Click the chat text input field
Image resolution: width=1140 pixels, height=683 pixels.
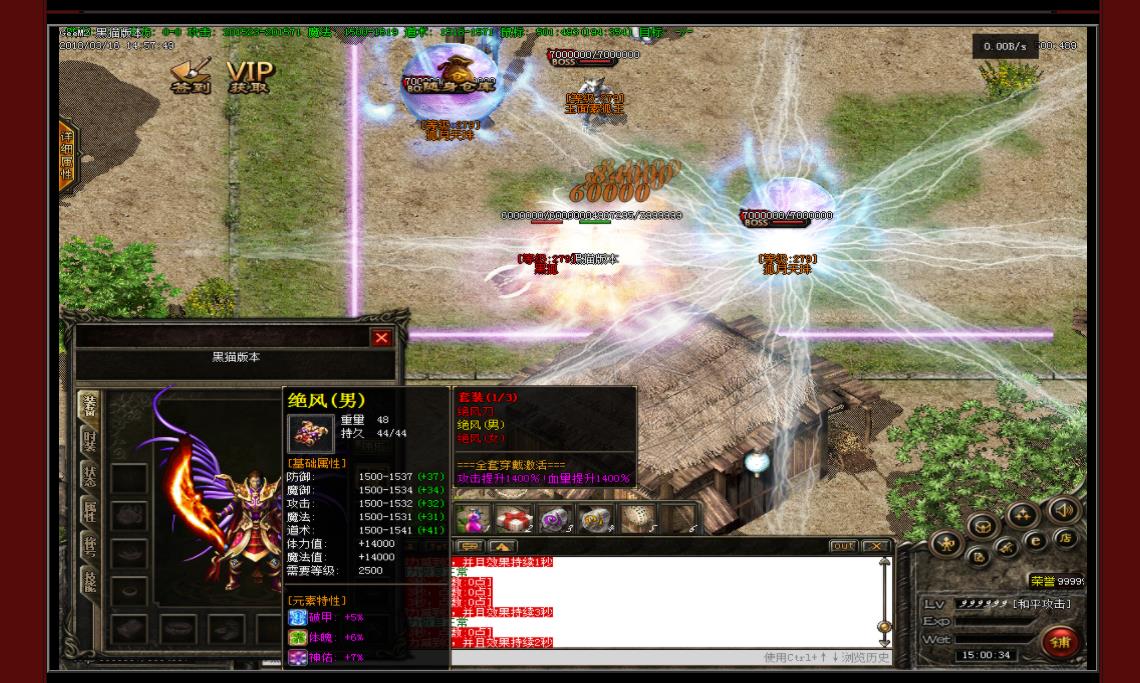[x=600, y=657]
